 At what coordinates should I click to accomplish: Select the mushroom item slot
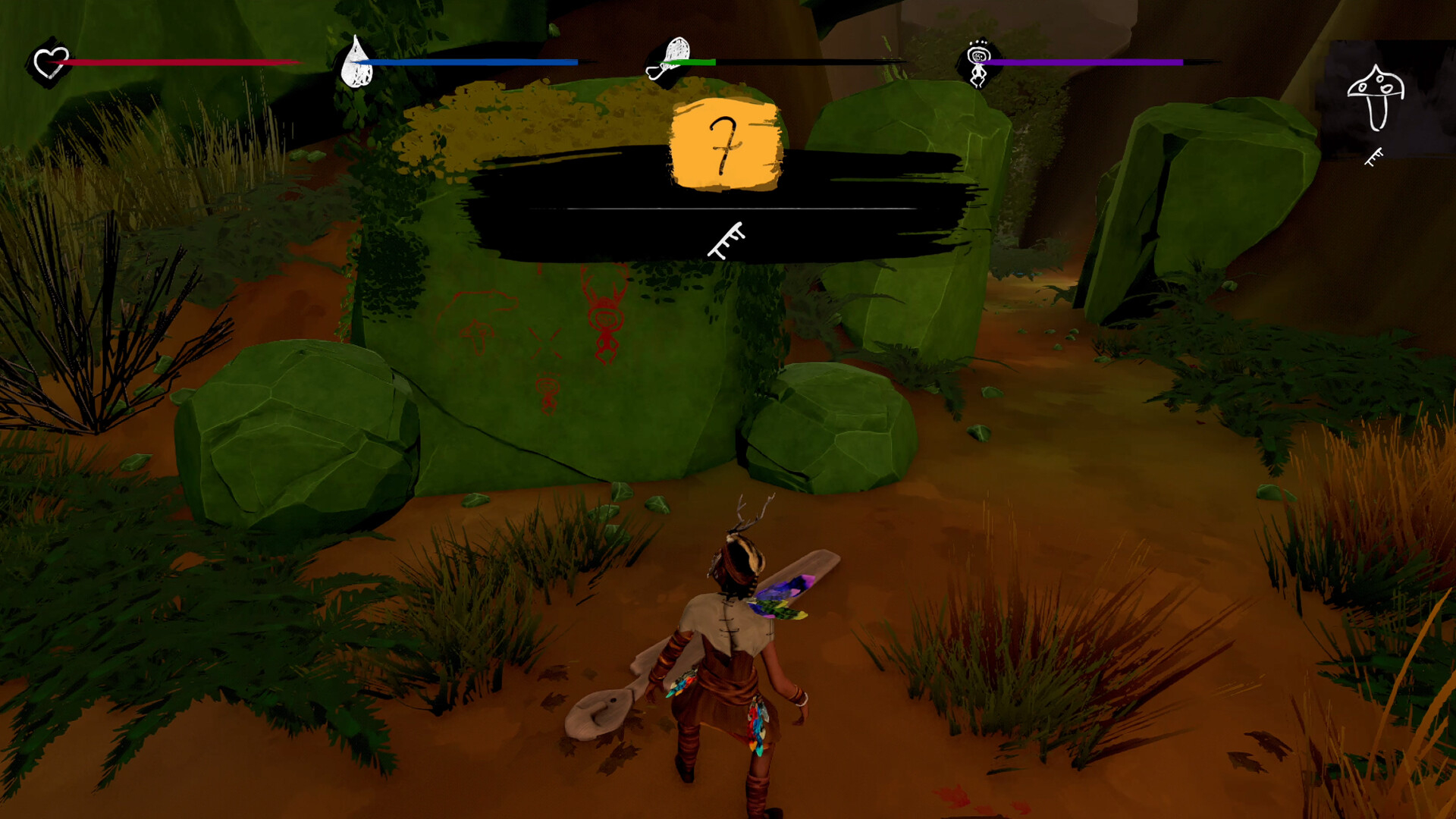[x=1375, y=98]
